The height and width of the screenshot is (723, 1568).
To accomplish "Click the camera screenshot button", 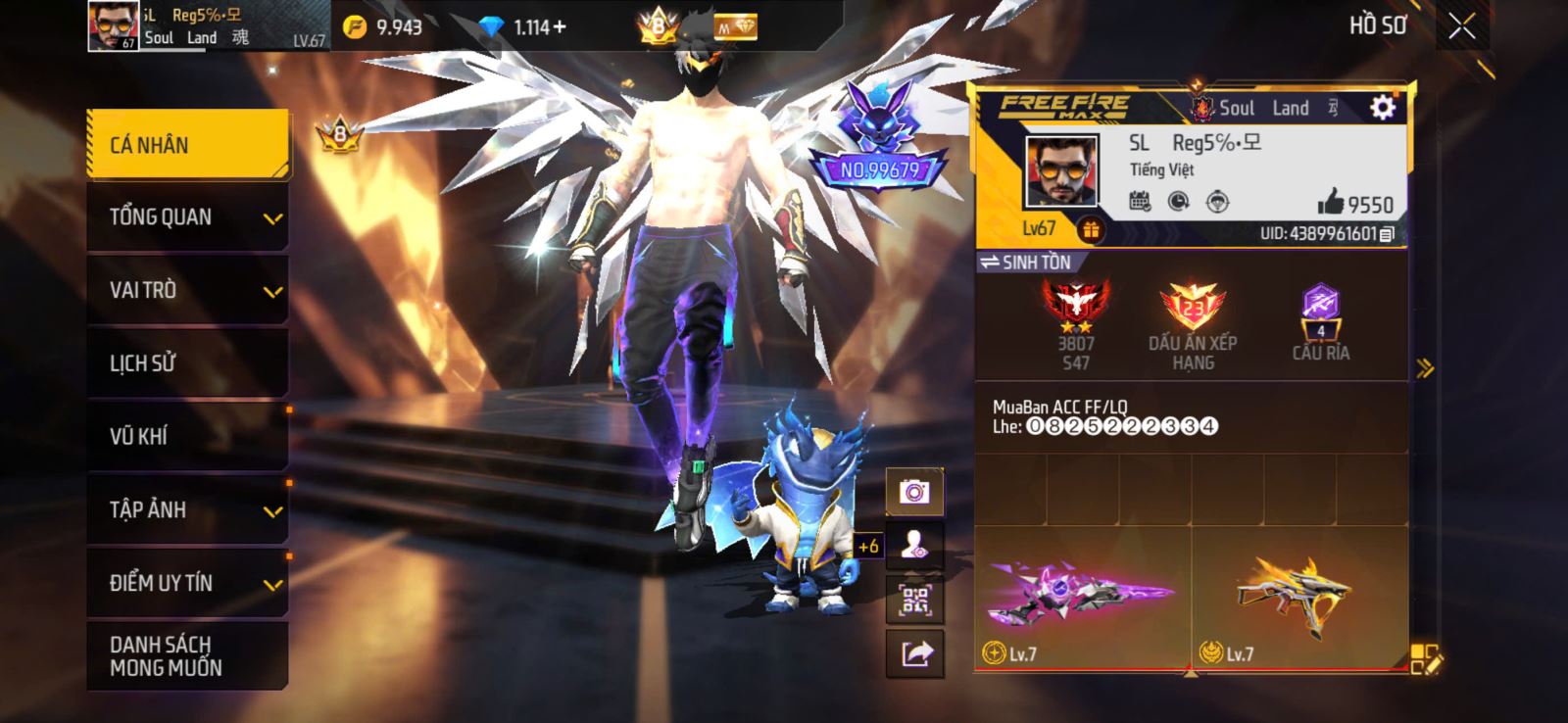I will coord(914,491).
